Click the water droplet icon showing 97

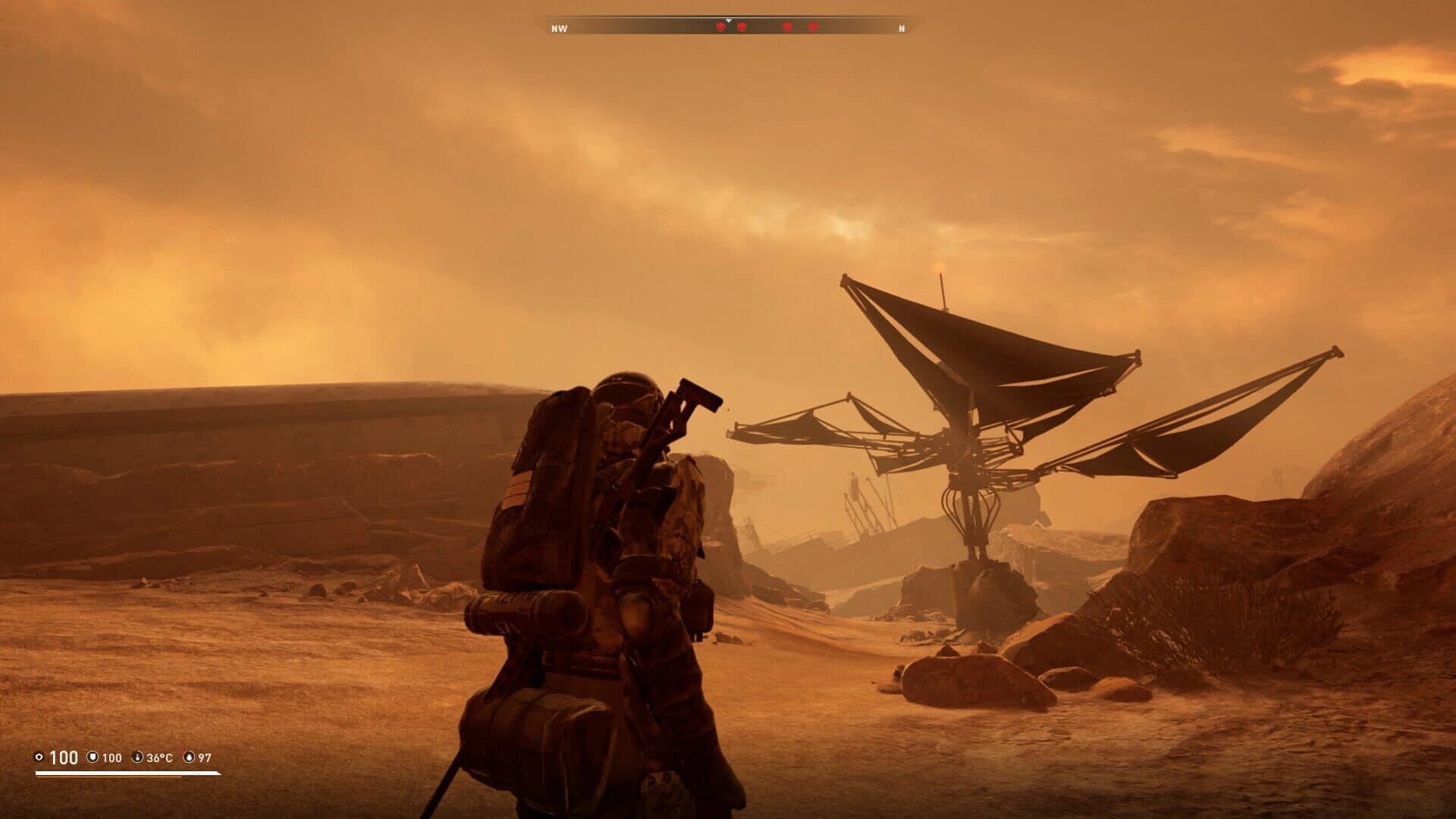(x=189, y=757)
